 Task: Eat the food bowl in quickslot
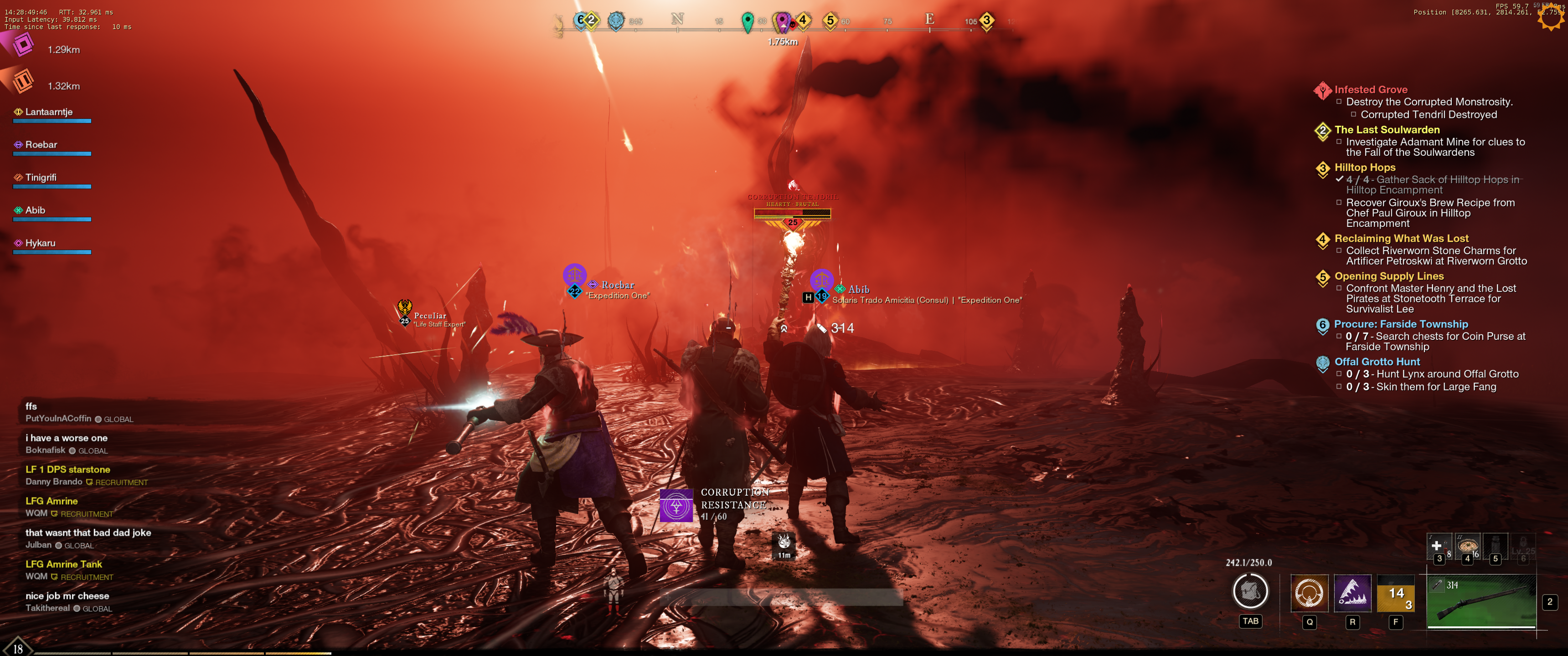coord(1468,545)
